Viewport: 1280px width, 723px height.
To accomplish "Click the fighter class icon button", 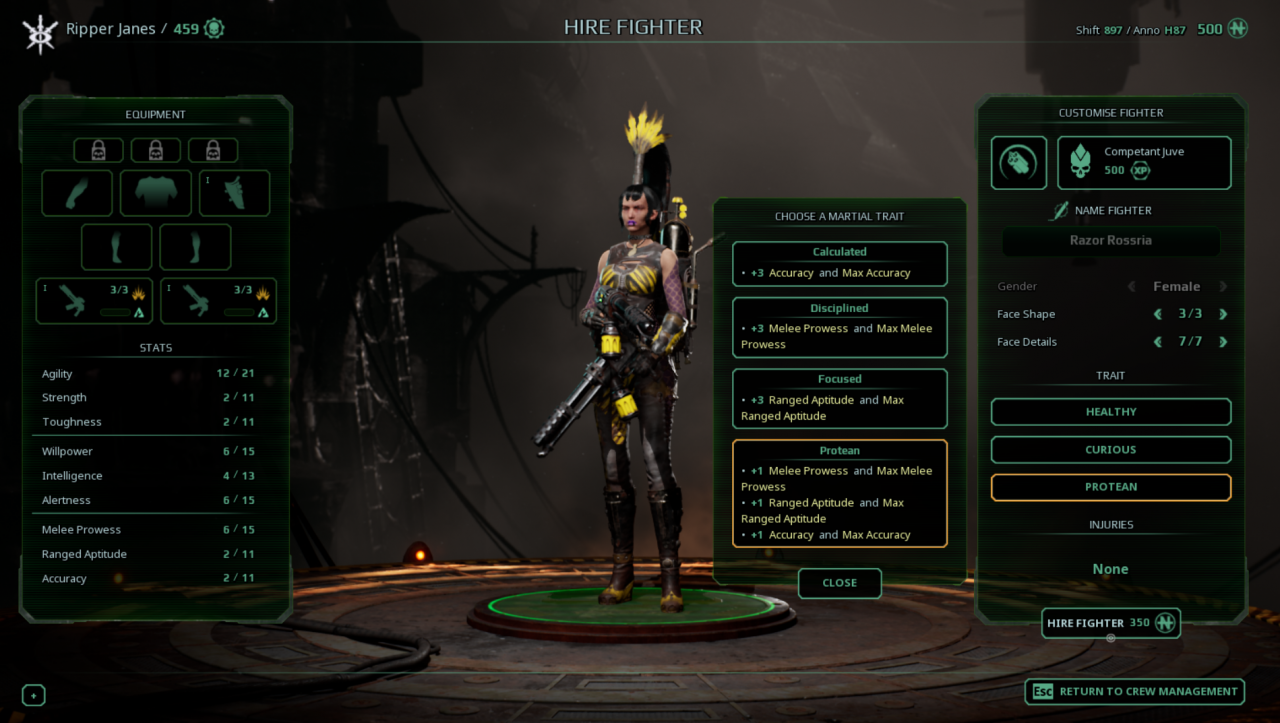I will click(1018, 162).
